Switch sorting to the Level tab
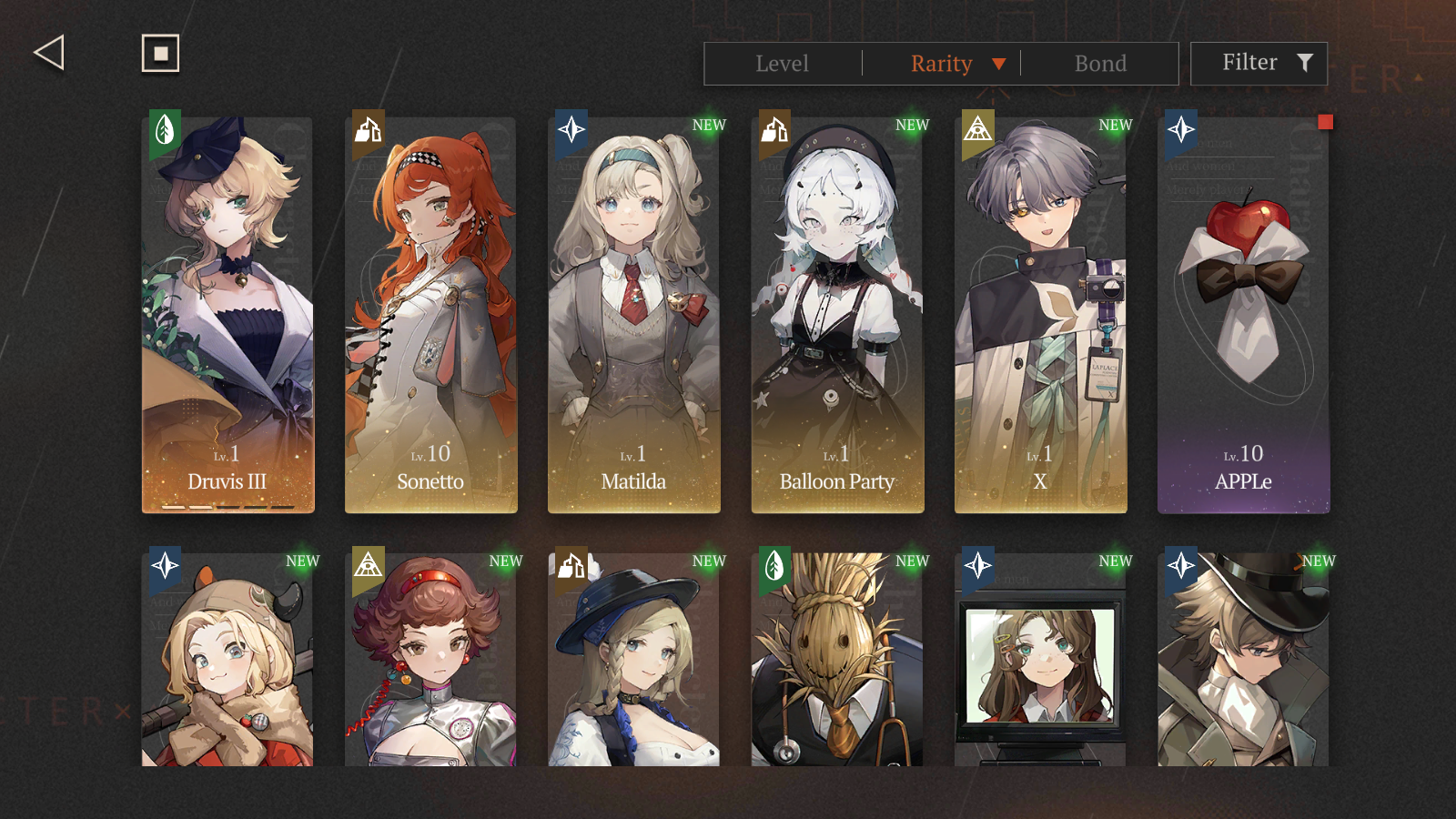The width and height of the screenshot is (1456, 819). pos(782,64)
